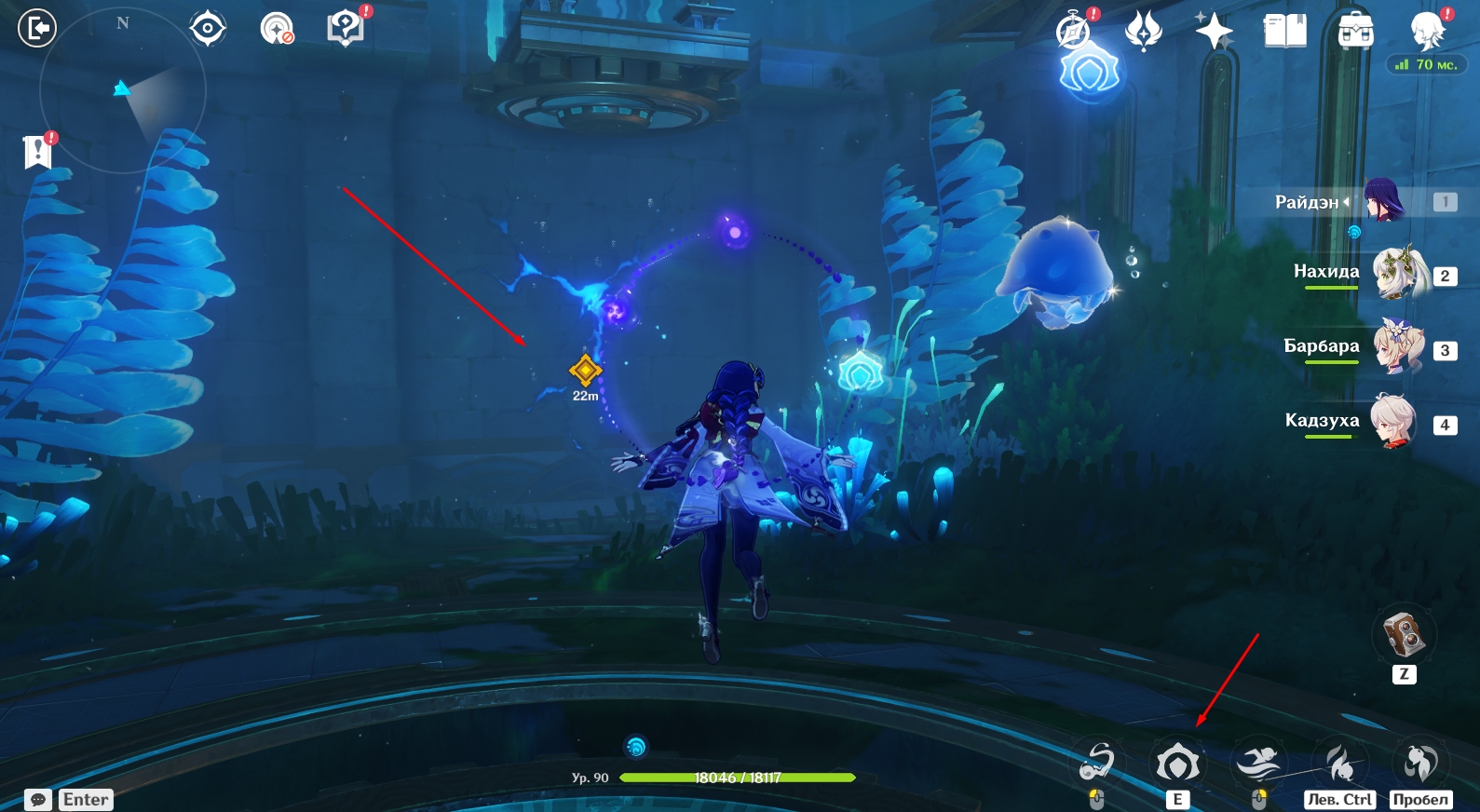Switch to party member Кадзуха

pos(1394,422)
